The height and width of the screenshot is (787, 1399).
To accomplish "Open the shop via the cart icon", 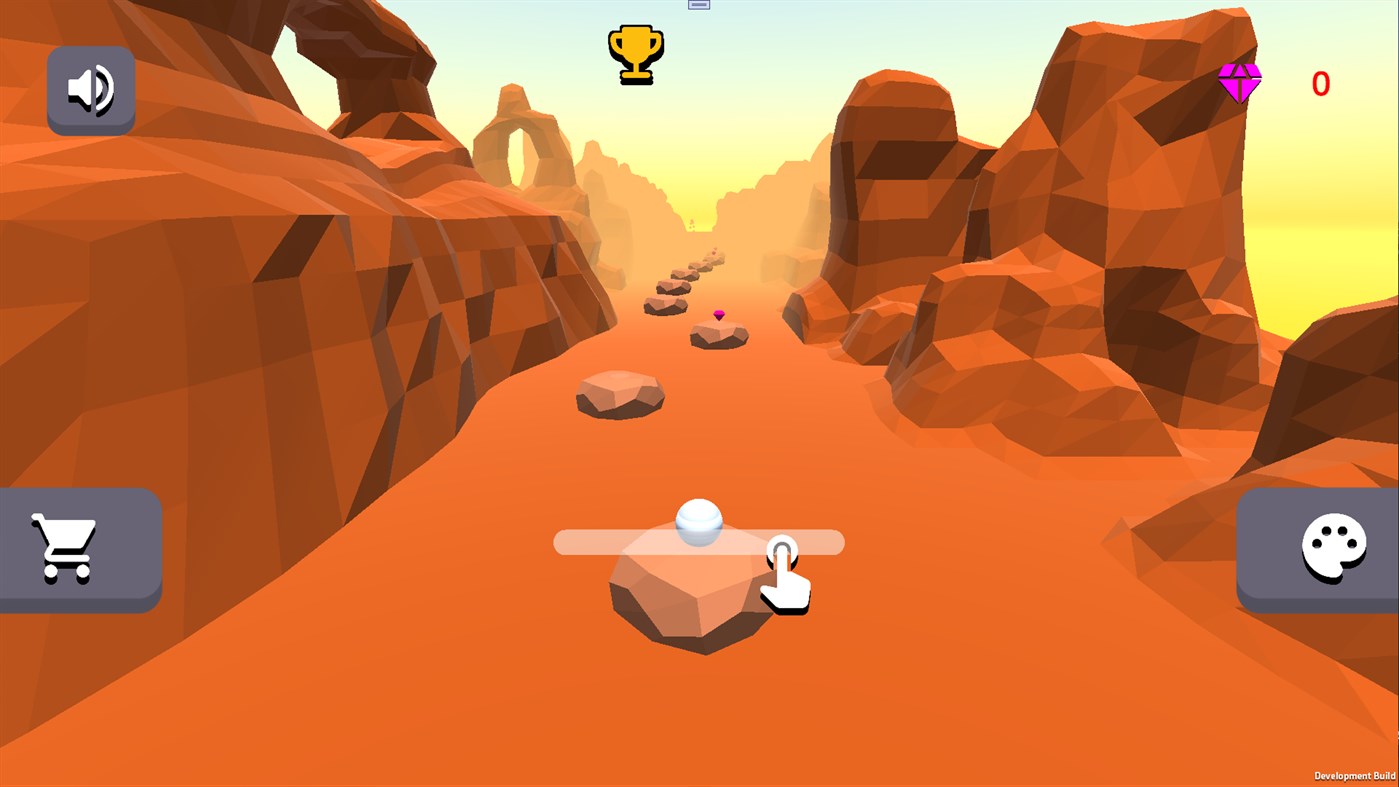I will pos(62,547).
